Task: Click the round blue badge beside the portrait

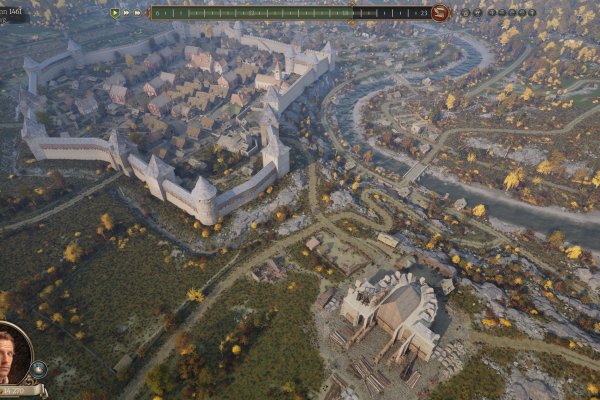Action: pos(39,369)
